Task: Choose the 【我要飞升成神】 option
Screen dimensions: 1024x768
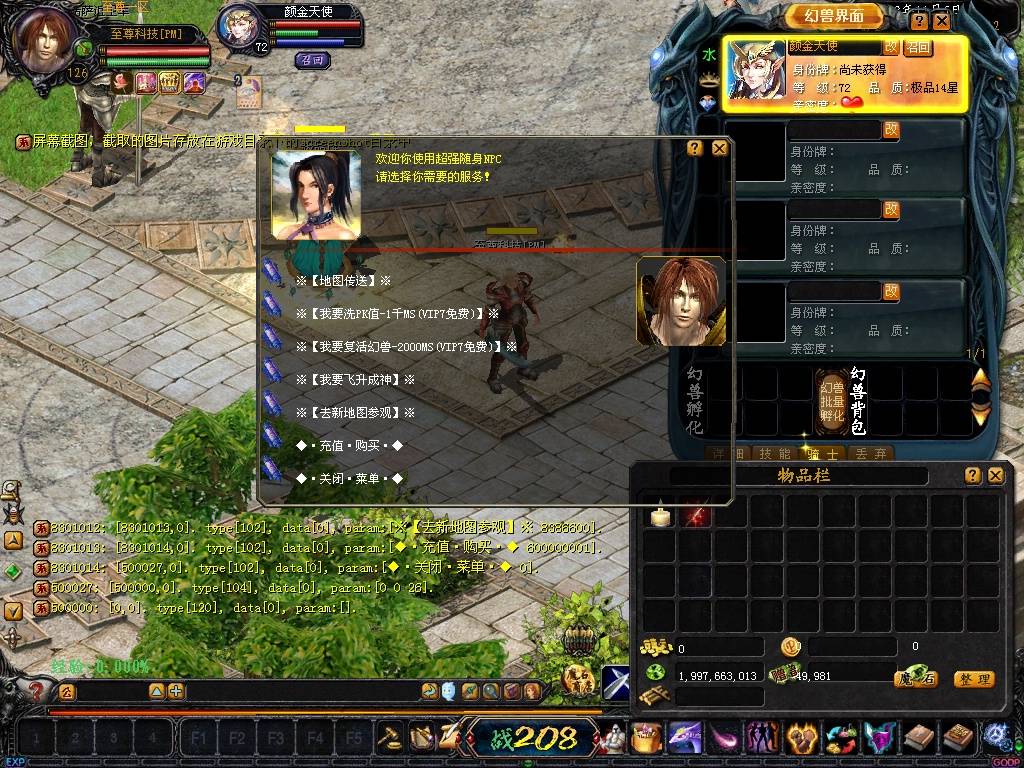Action: coord(355,380)
